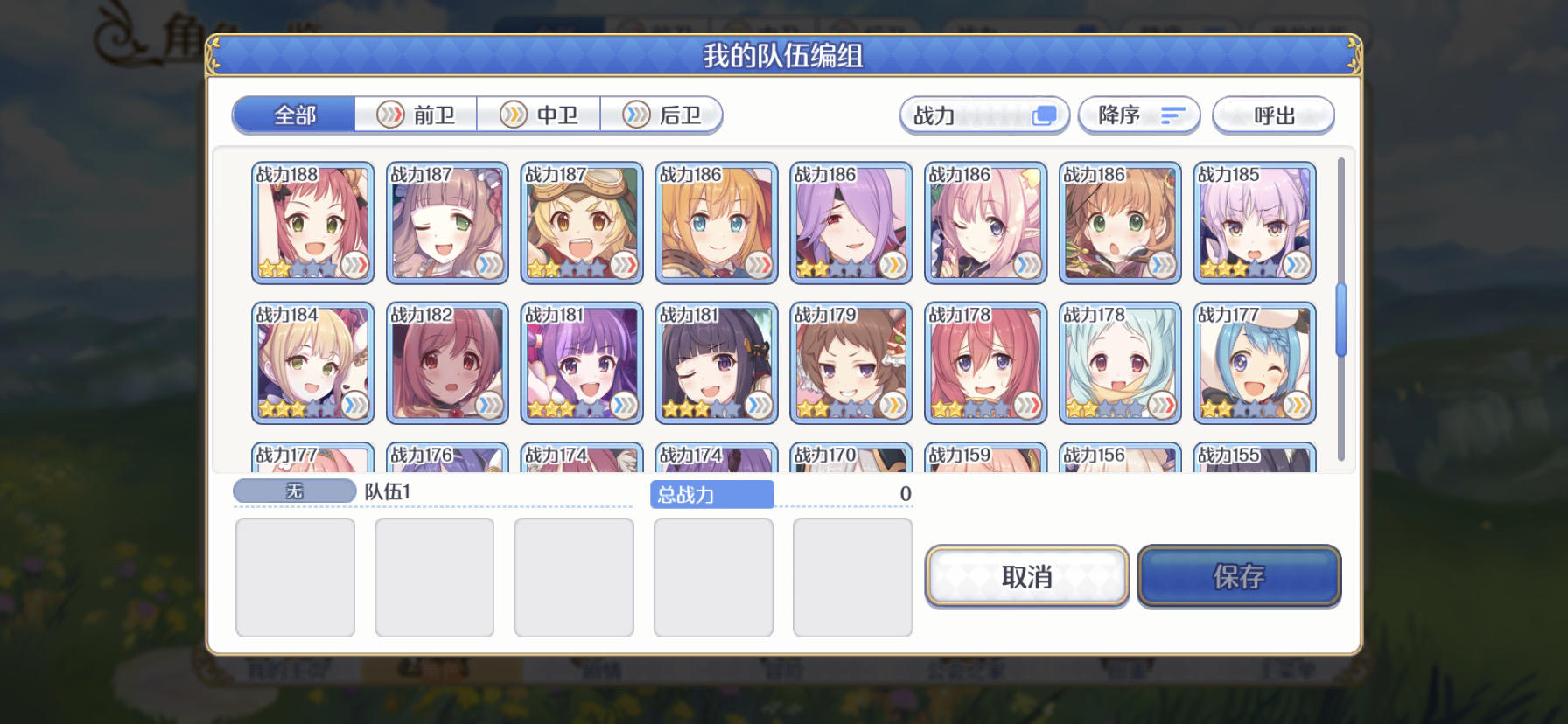Screen dimensions: 1568x724
Task: Click the first empty team slot
Action: [x=295, y=576]
